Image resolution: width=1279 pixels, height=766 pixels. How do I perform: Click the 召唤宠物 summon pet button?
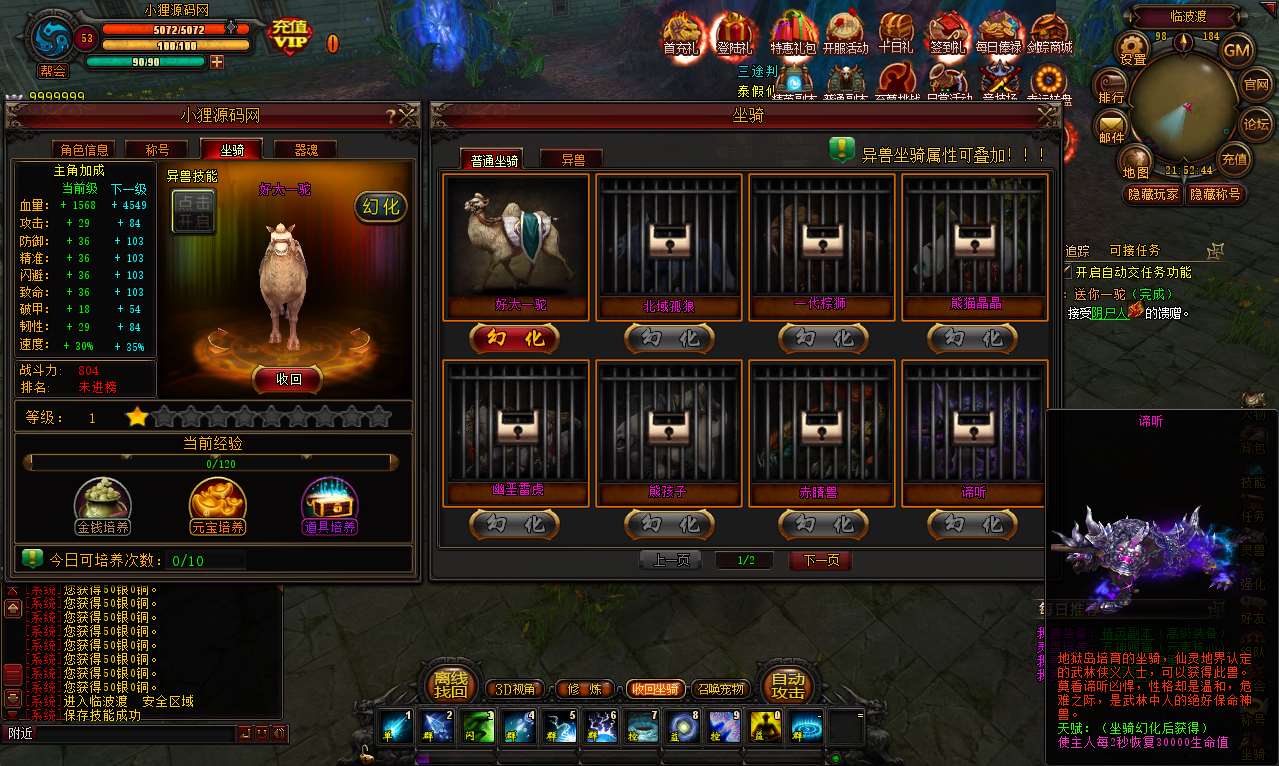pos(720,689)
